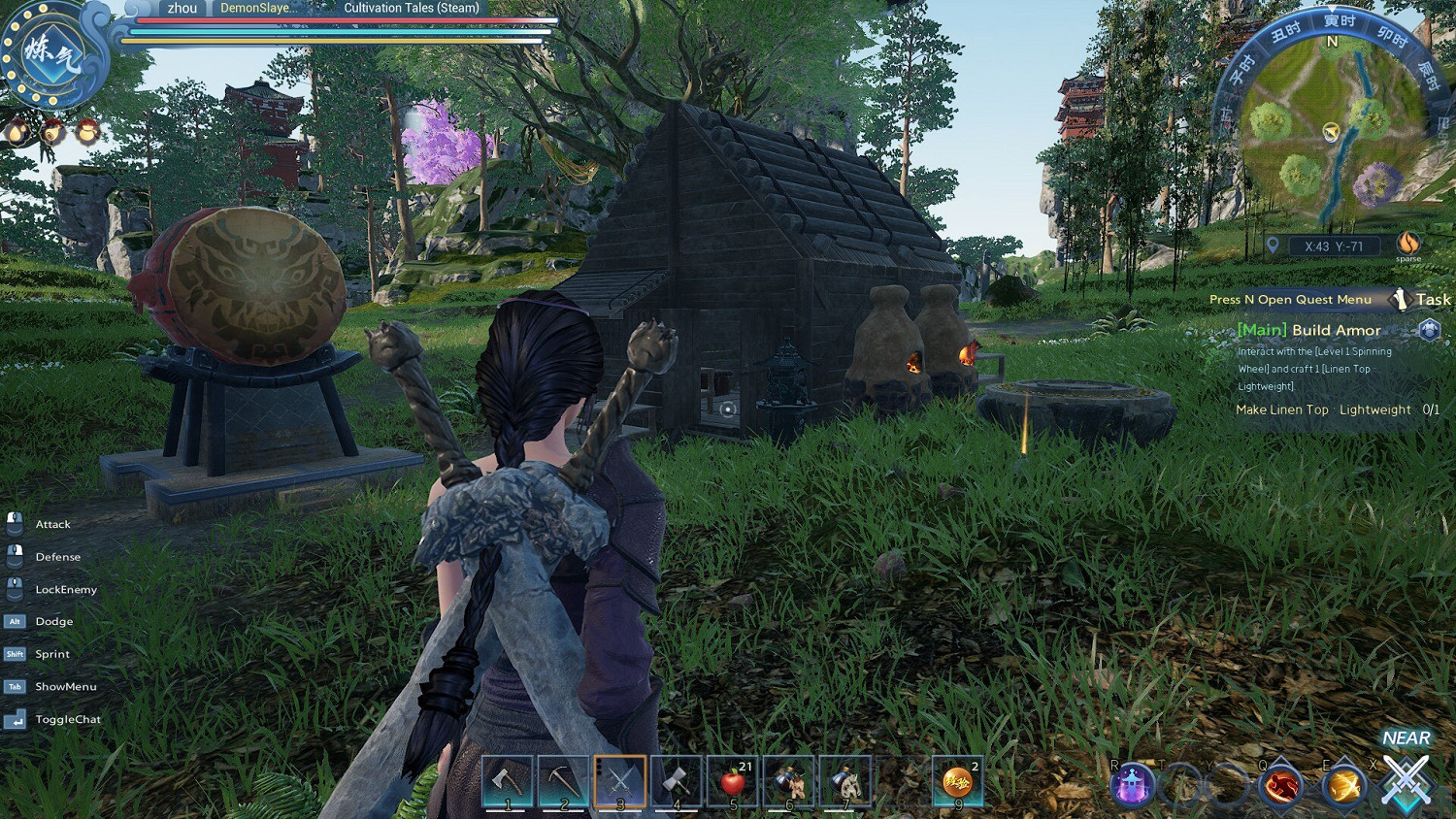The image size is (1456, 819).
Task: Equip the hammer from the hotbar
Action: pos(677,780)
